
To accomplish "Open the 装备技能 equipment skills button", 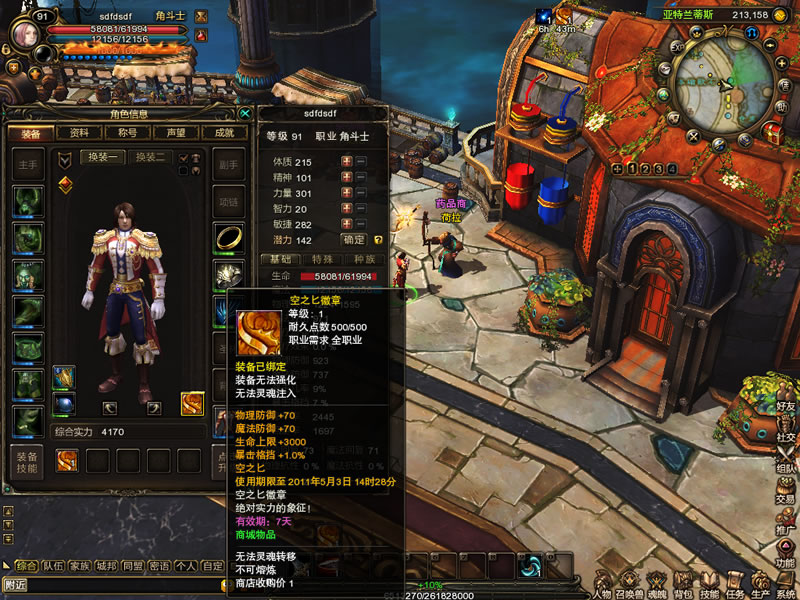I will [x=27, y=462].
